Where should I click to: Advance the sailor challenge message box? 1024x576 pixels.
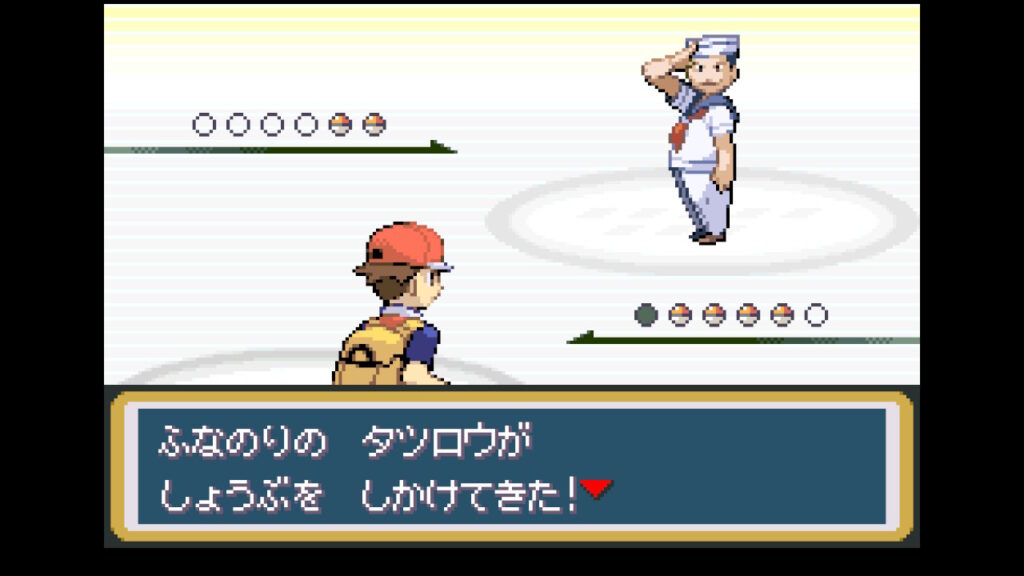click(511, 466)
